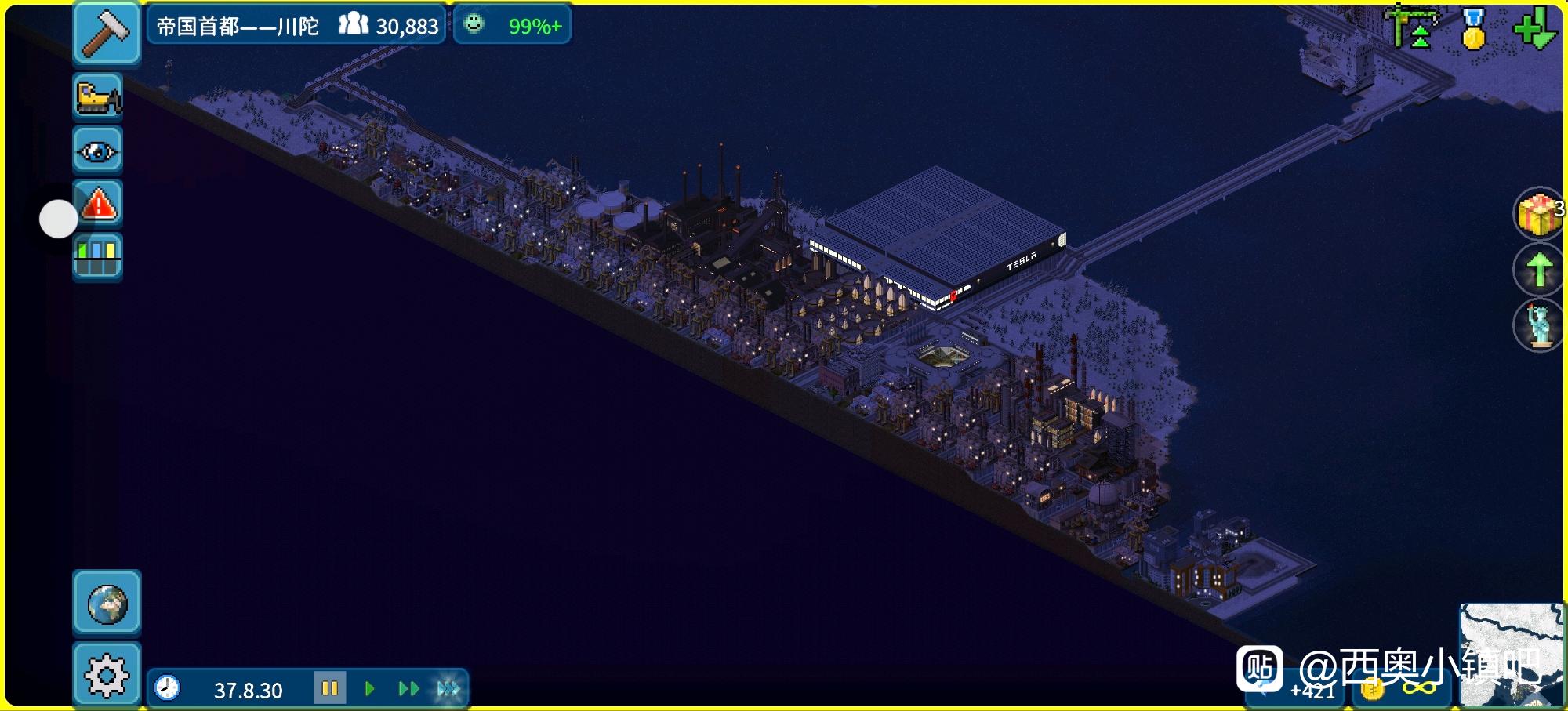Open the 99%+ happiness rating panel
The image size is (1568, 711).
pos(513,26)
